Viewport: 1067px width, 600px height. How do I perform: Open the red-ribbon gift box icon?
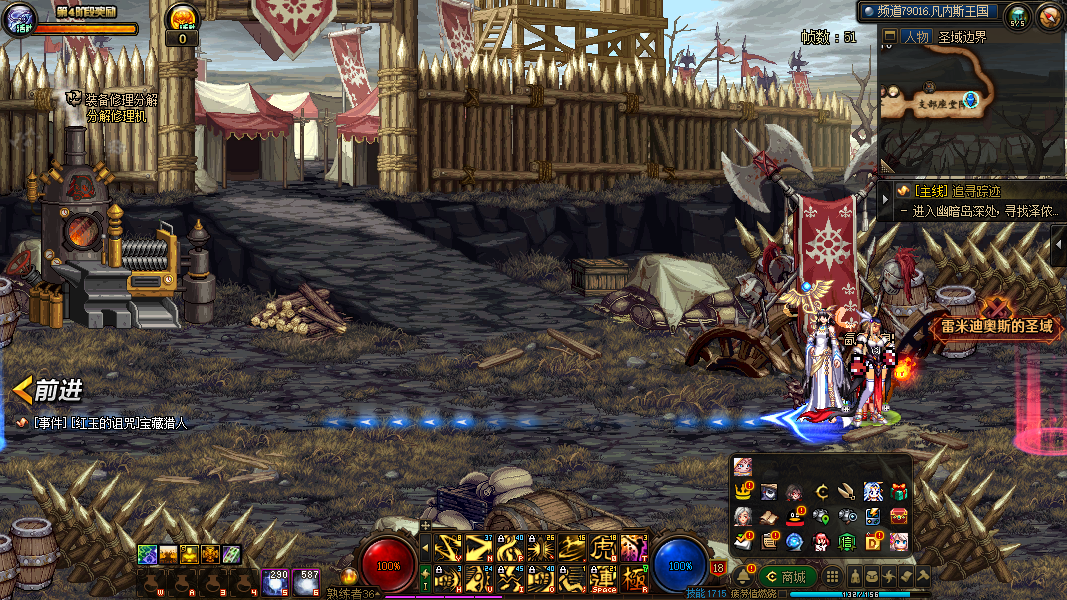coord(898,492)
